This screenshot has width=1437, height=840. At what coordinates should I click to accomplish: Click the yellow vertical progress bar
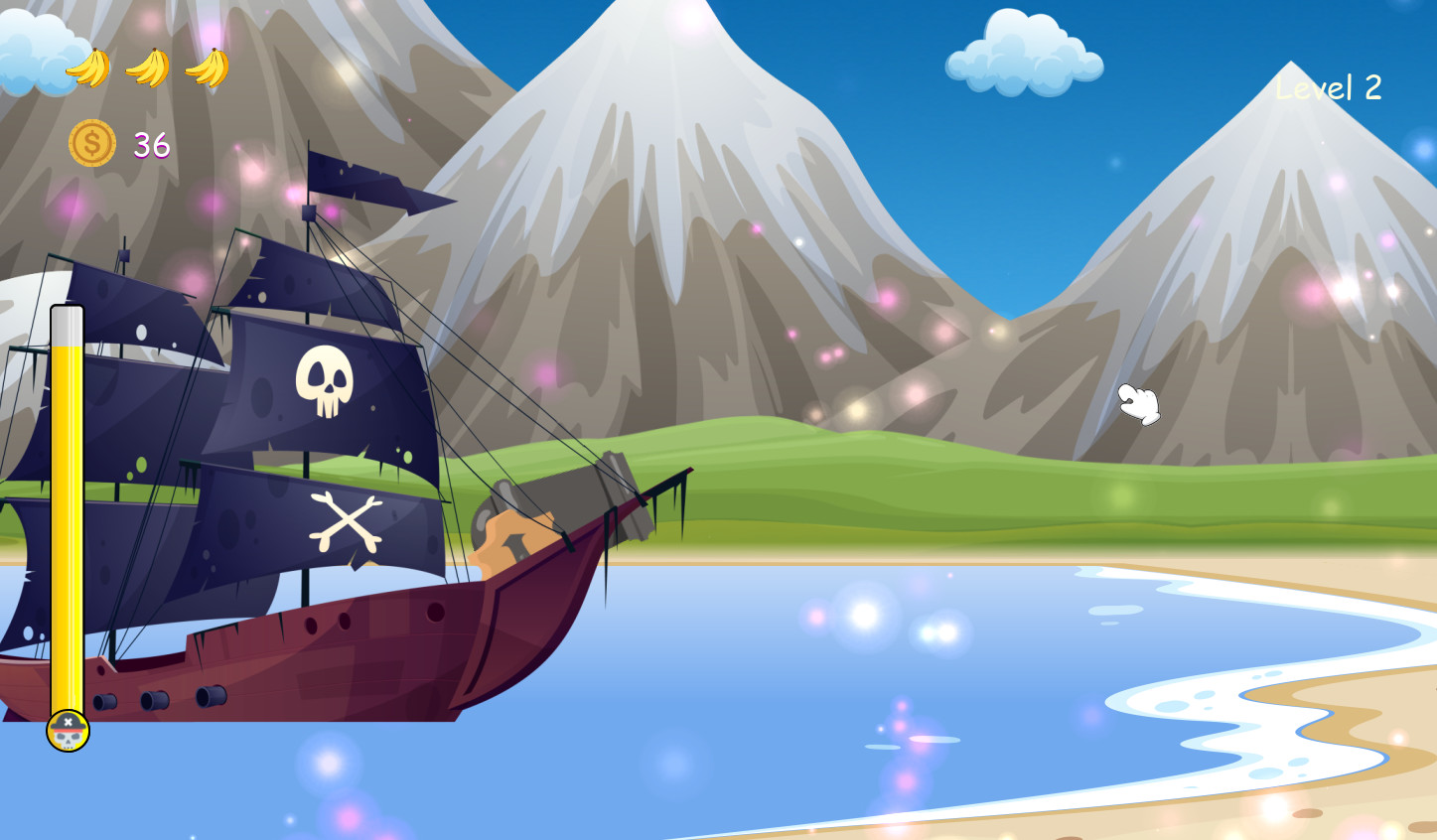click(66, 516)
